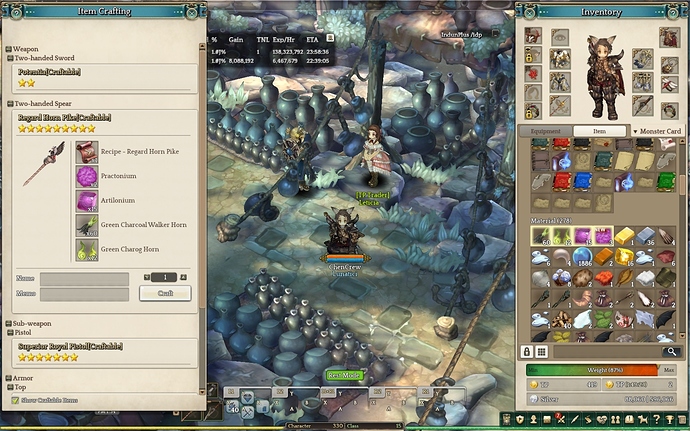Open the Monster Card tab

click(x=657, y=131)
